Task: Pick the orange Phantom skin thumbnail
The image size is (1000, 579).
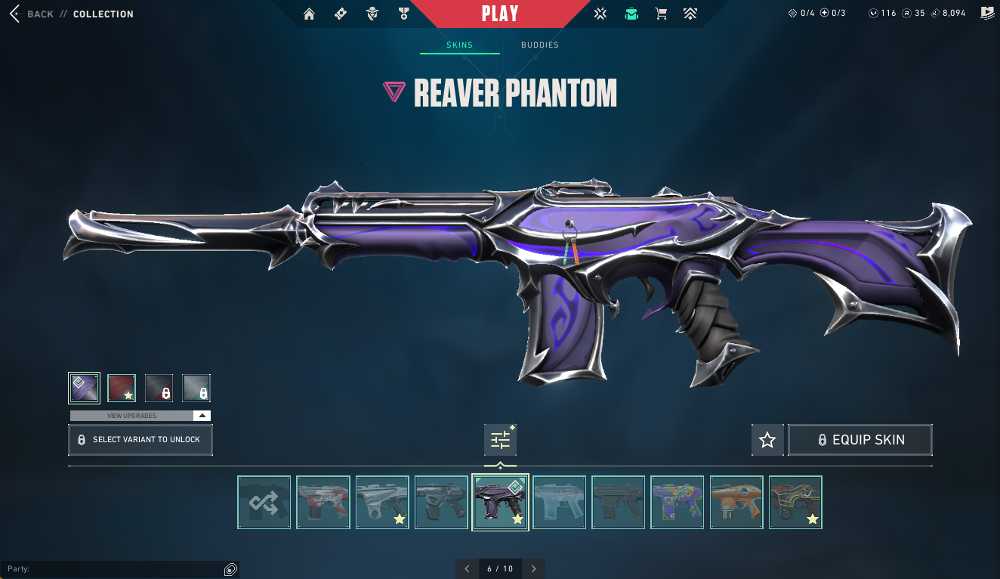Action: coord(736,501)
